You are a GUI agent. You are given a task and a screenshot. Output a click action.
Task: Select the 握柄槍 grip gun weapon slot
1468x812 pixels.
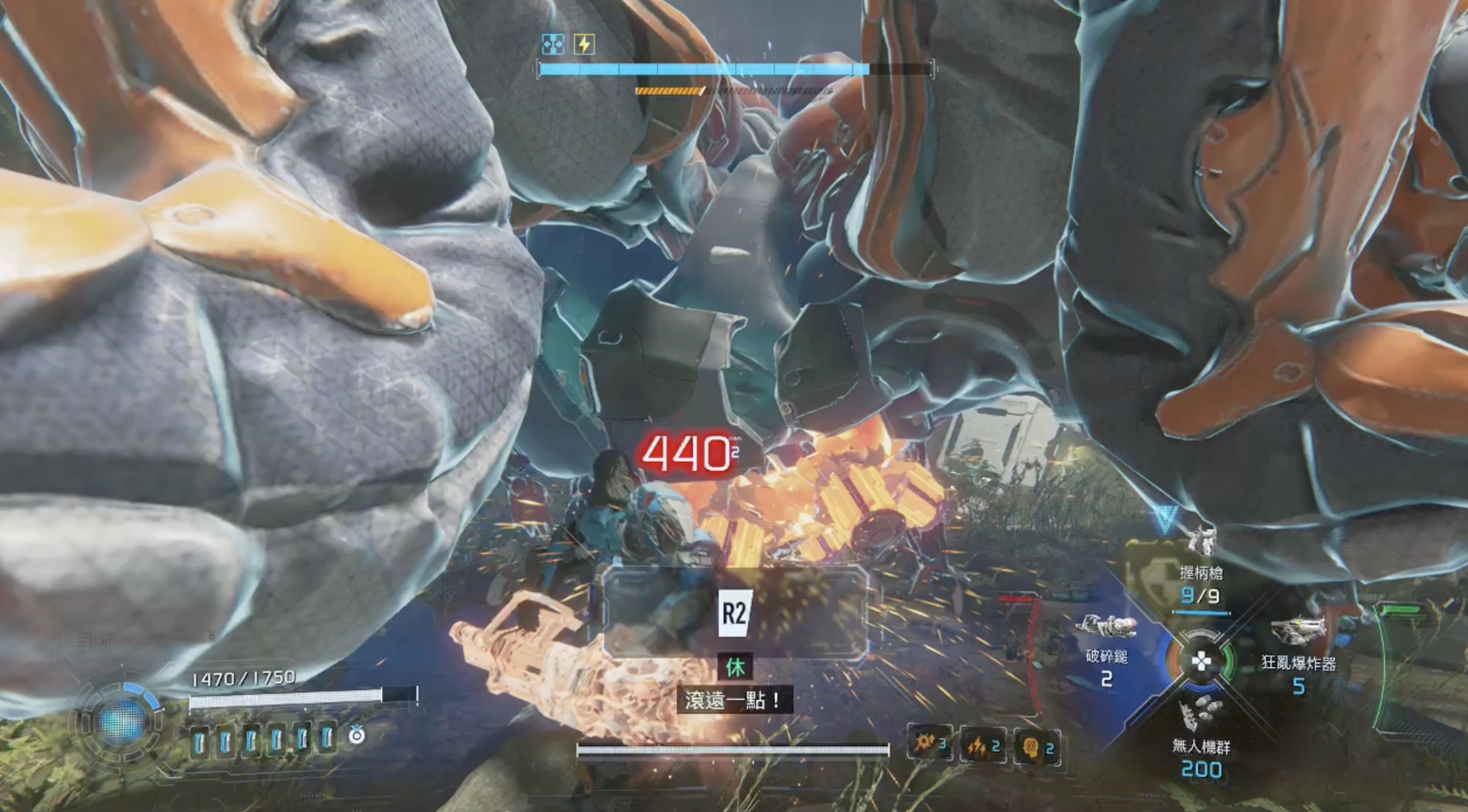coord(1201,571)
